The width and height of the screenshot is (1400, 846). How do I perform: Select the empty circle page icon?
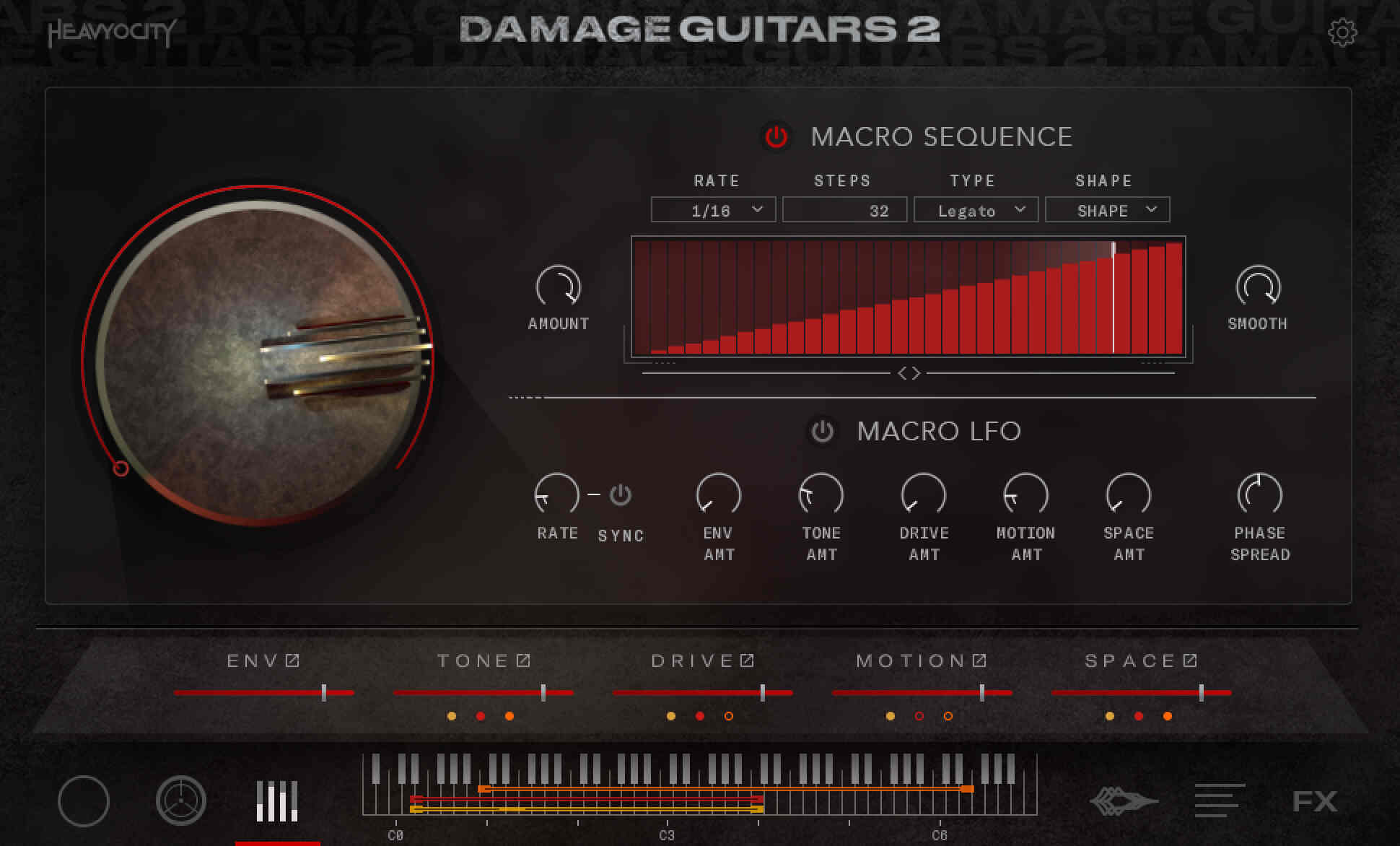(x=84, y=801)
